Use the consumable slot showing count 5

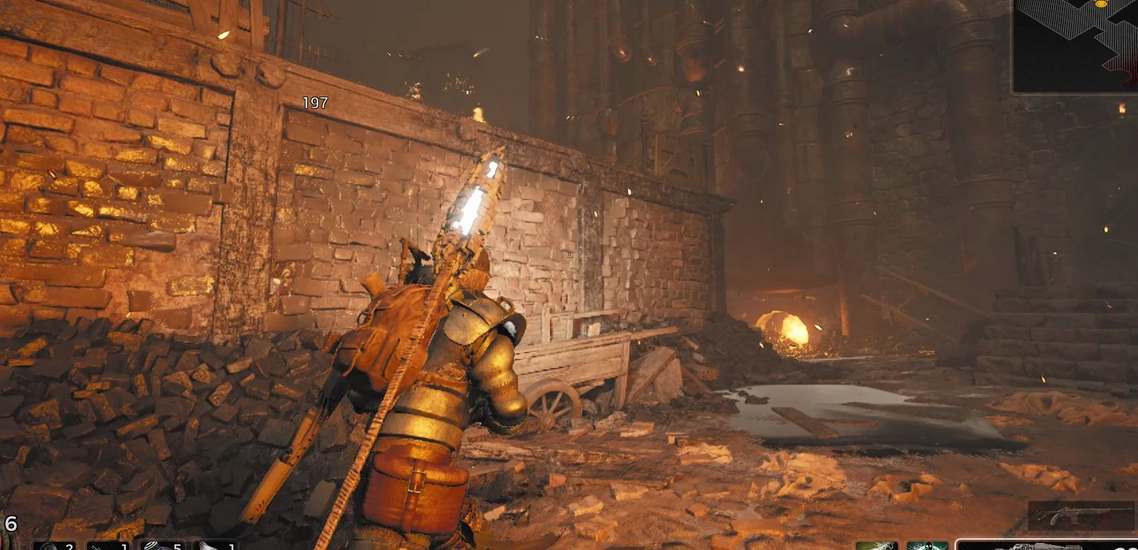coord(160,545)
